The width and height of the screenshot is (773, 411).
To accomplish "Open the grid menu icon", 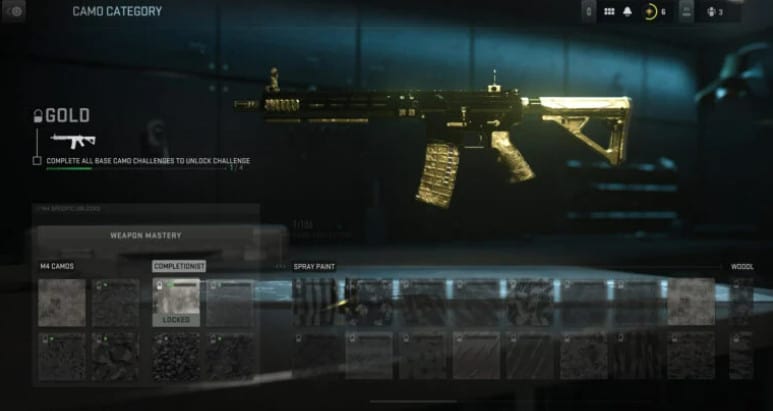I will pos(610,11).
